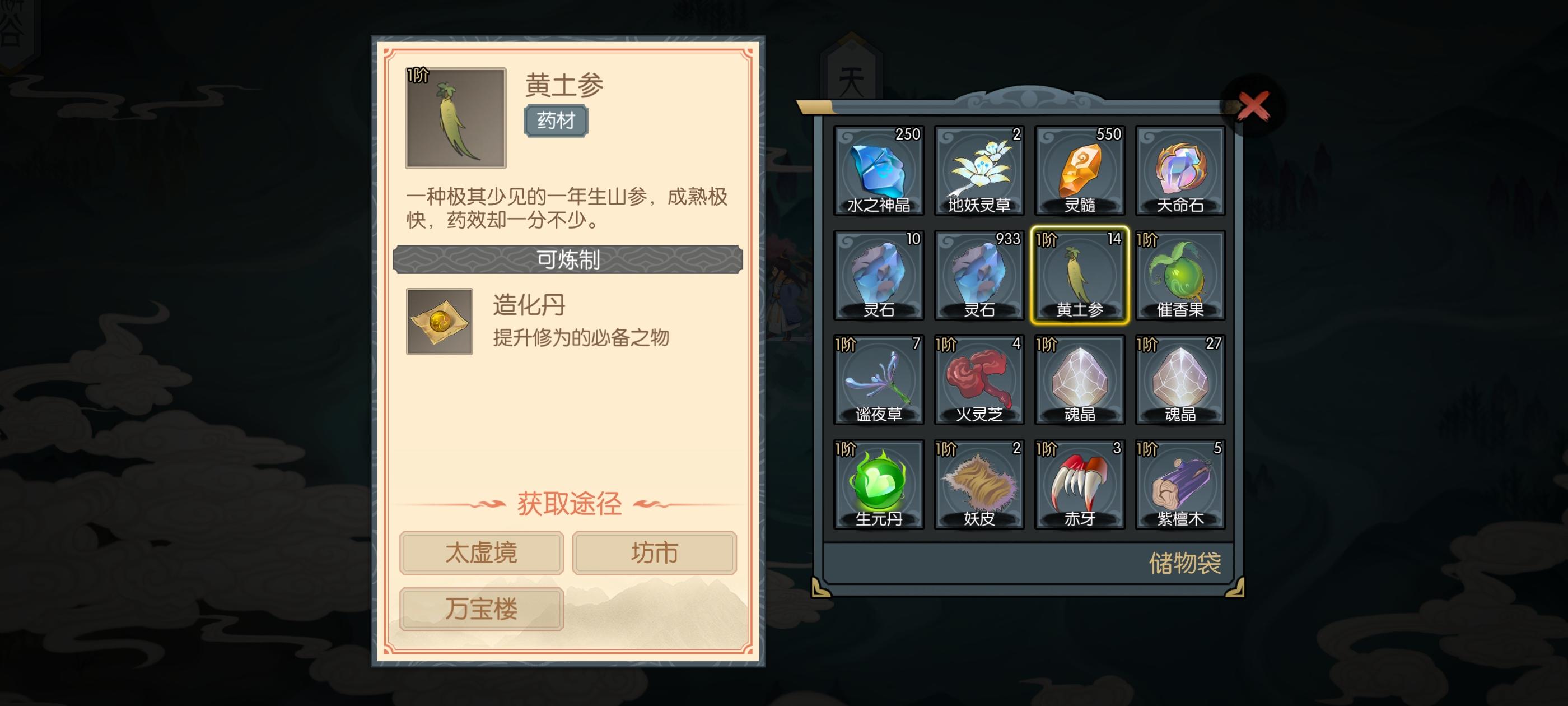This screenshot has height=706, width=1568.
Task: Click the 生元丹 pill icon
Action: pos(880,485)
